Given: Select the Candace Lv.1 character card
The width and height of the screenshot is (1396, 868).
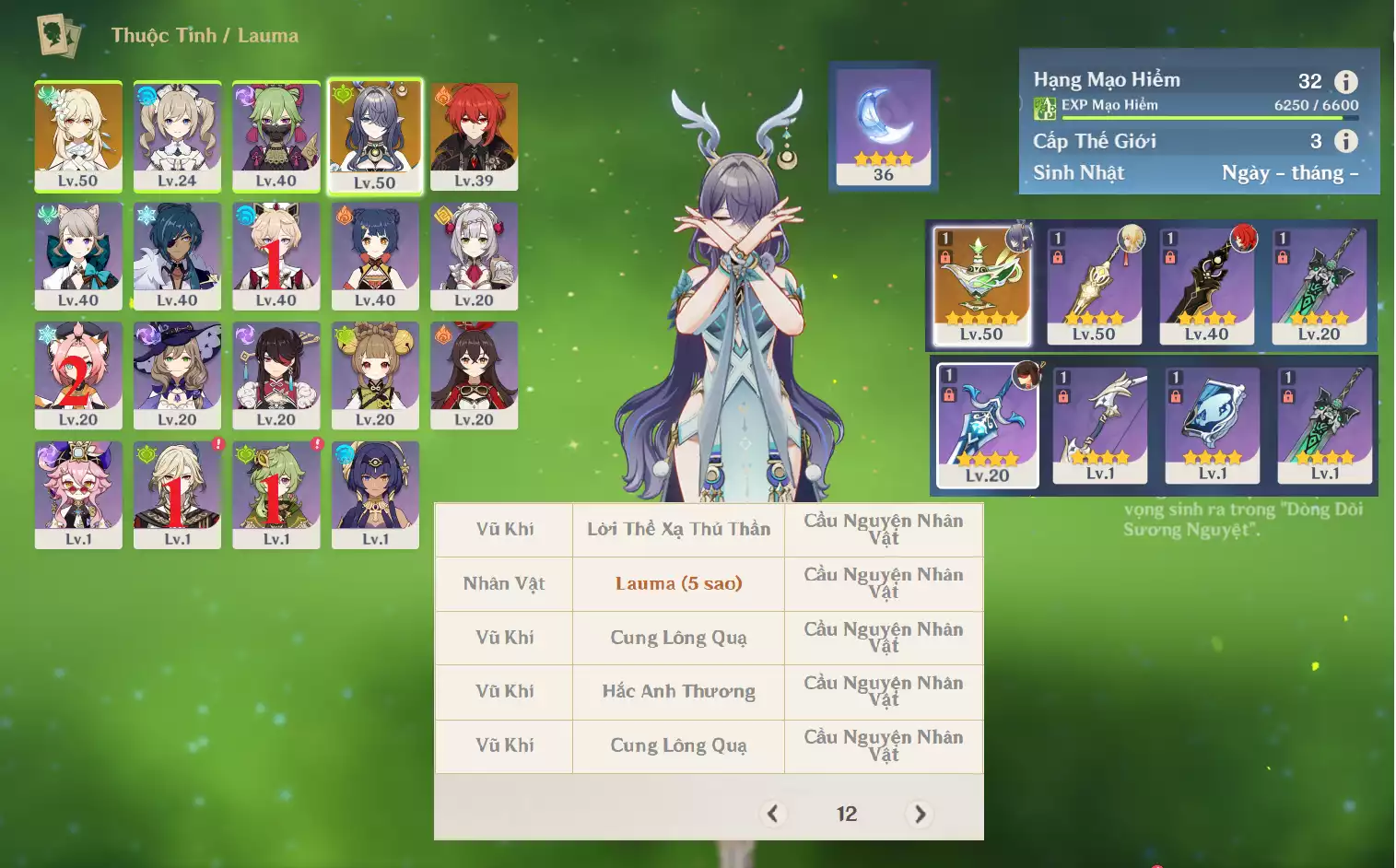Looking at the screenshot, I should [375, 494].
